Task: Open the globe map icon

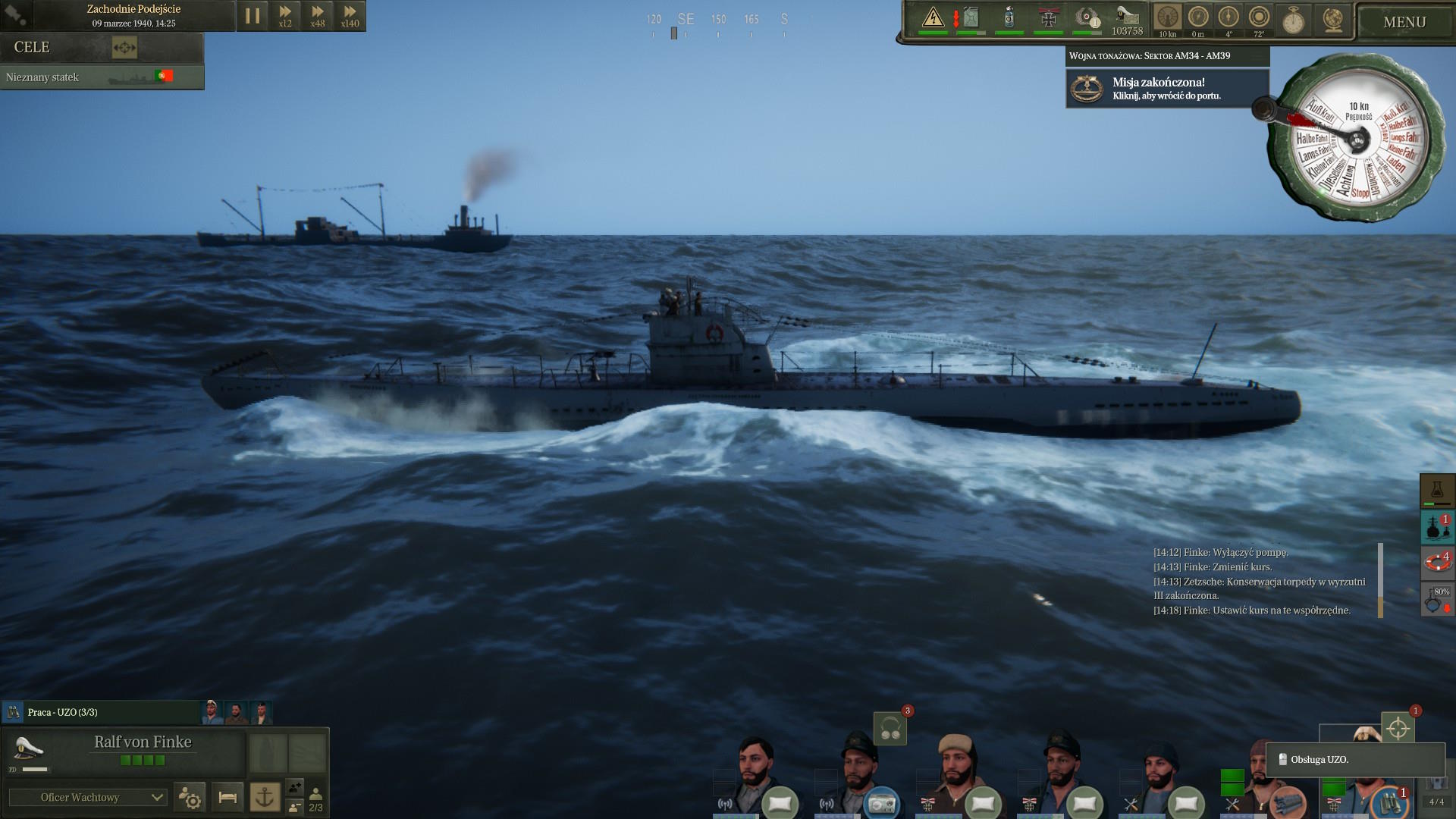Action: click(x=1332, y=20)
